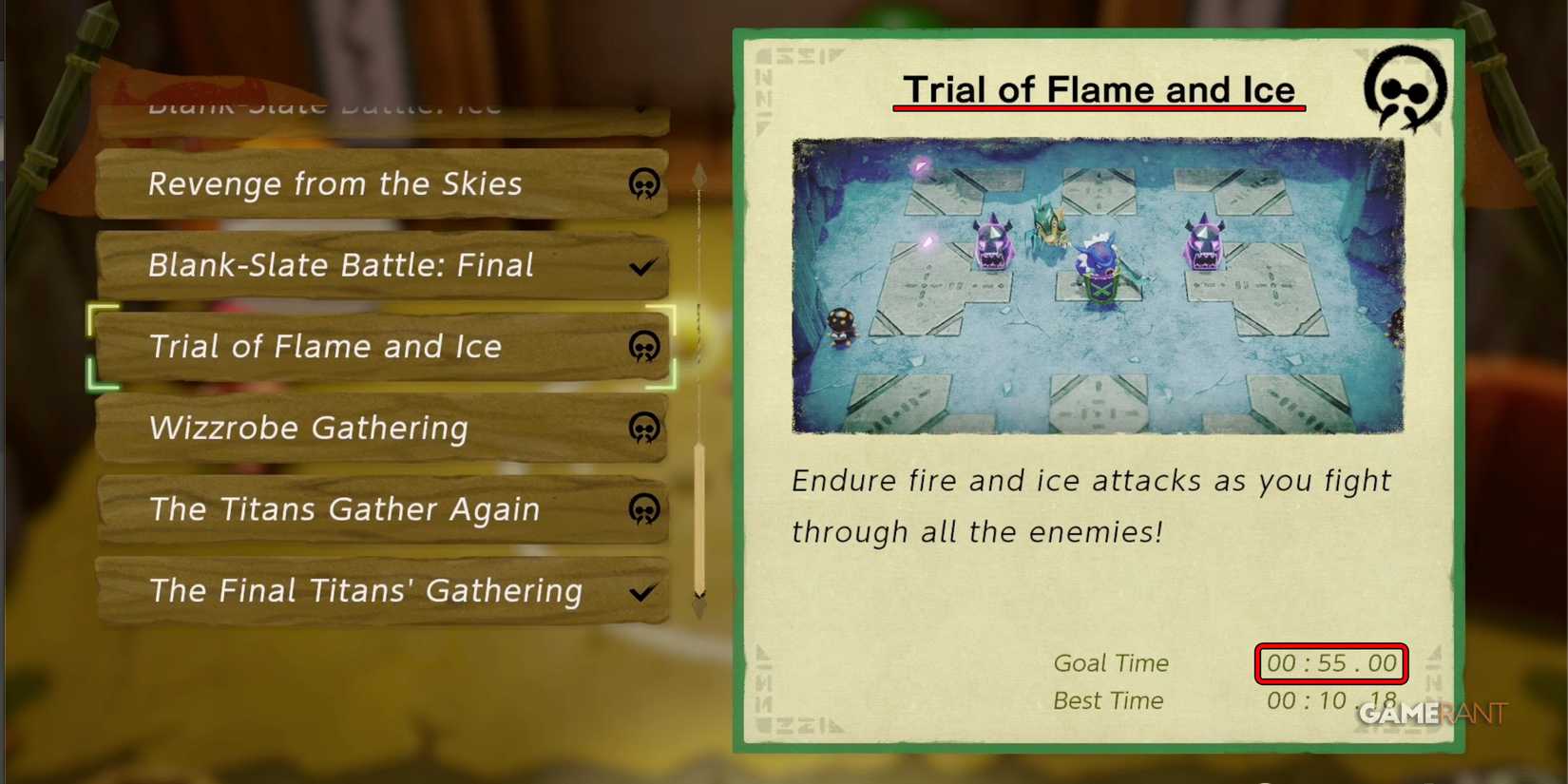Viewport: 1568px width, 784px height.
Task: Toggle the highlighted selection frame on Trial of Flame and Ice
Action: coord(380,346)
